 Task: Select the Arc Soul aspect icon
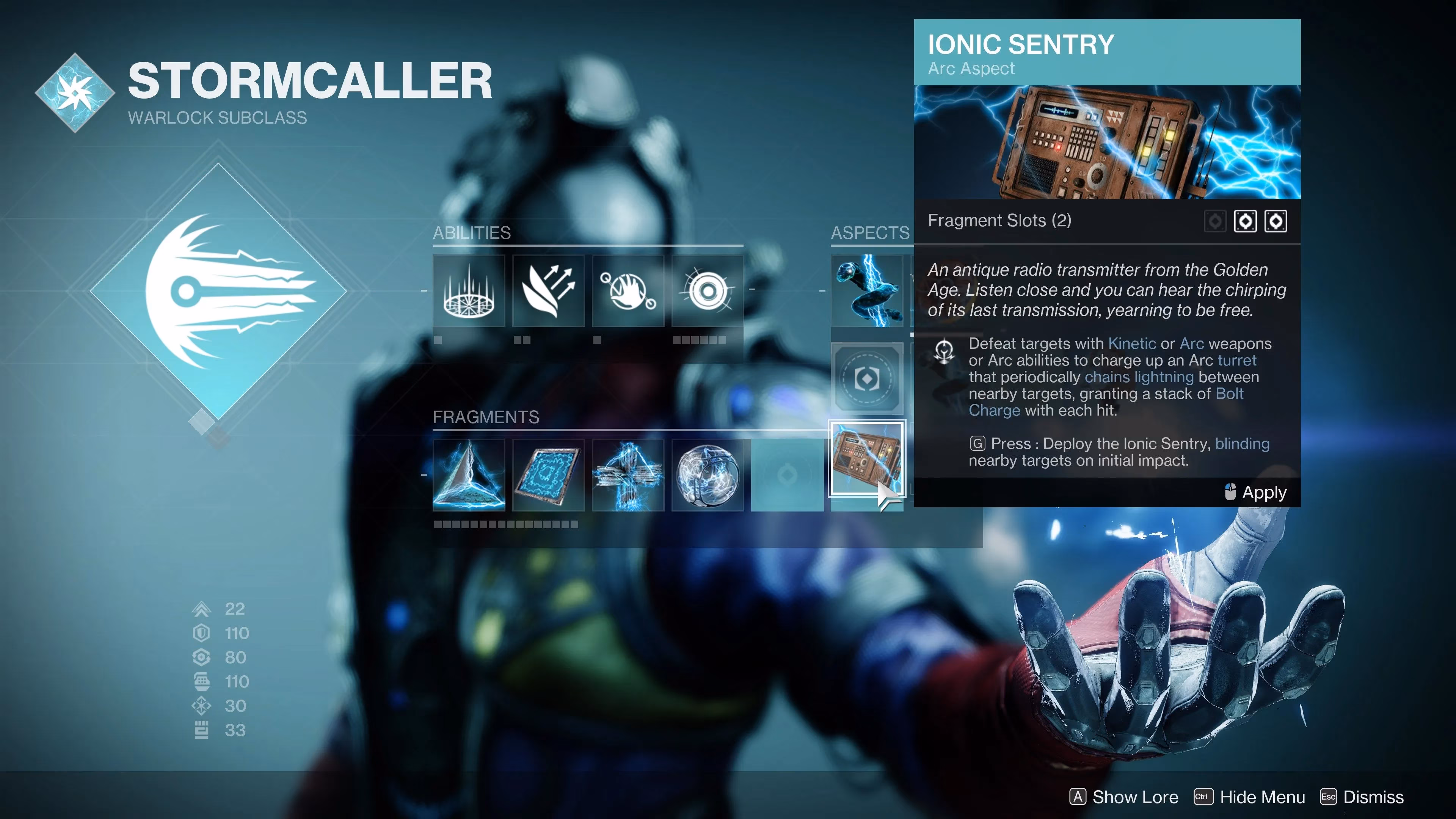[868, 291]
